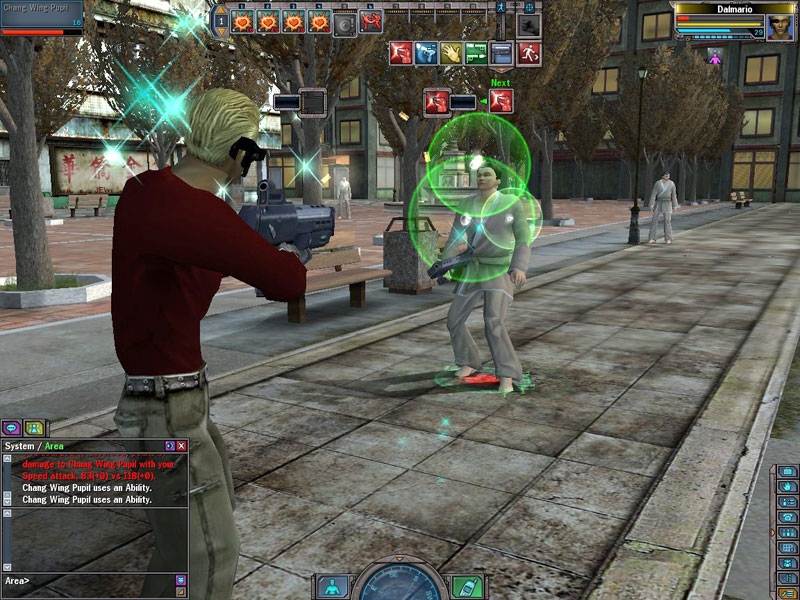Select the blue pistol combat tactic
The height and width of the screenshot is (600, 800).
(x=425, y=53)
